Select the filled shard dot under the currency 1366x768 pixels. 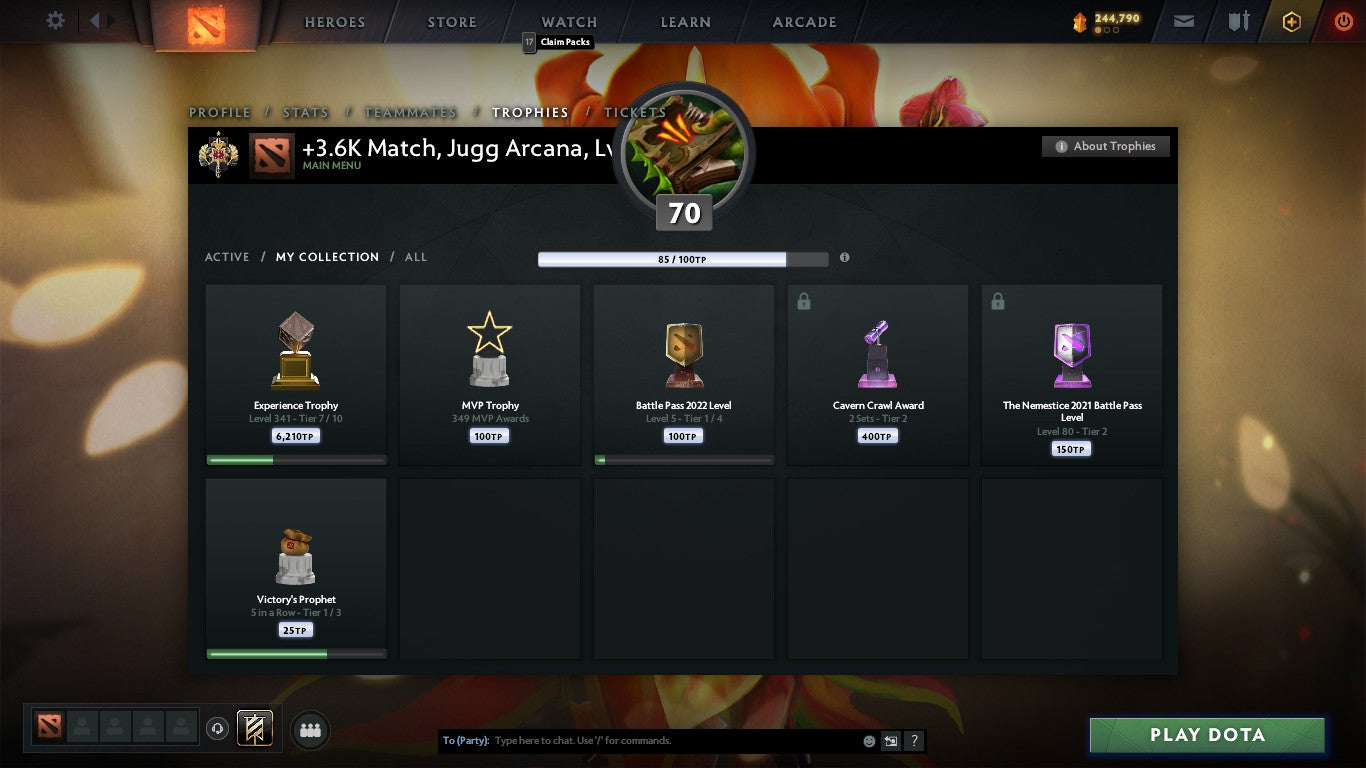tap(1098, 29)
